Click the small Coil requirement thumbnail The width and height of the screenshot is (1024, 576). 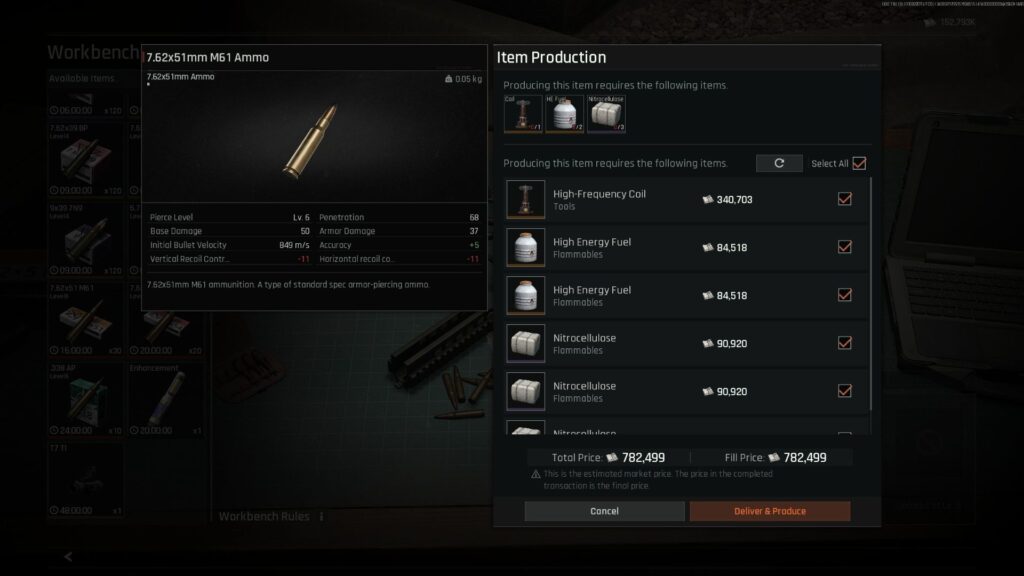(x=523, y=114)
